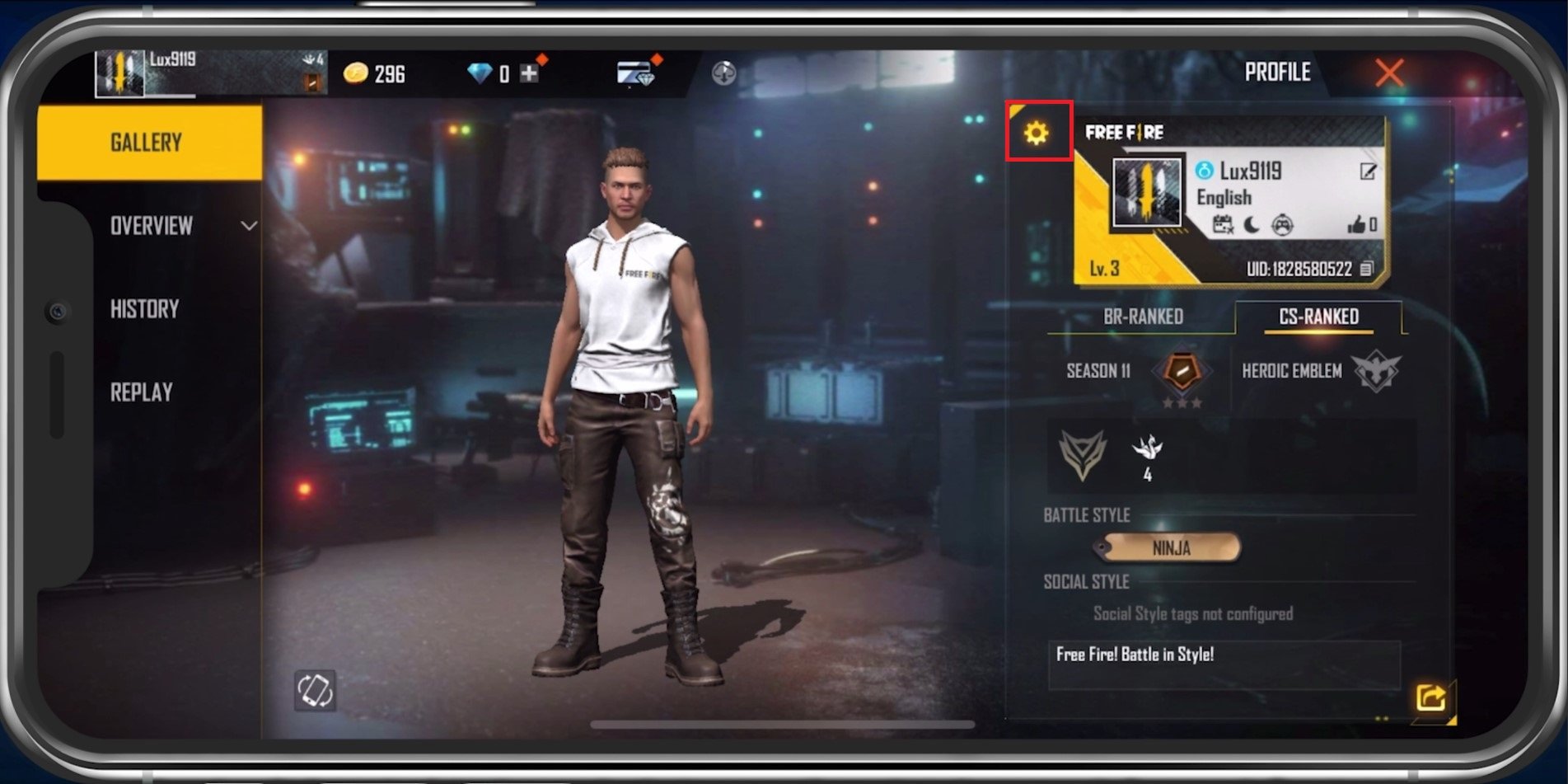The width and height of the screenshot is (1568, 784).
Task: Click the Ninja battle style tag
Action: point(1170,547)
